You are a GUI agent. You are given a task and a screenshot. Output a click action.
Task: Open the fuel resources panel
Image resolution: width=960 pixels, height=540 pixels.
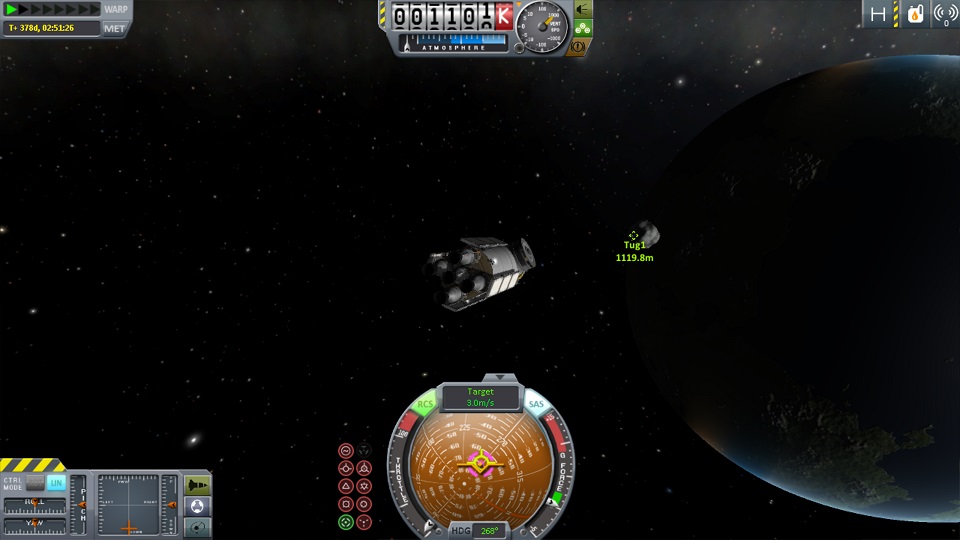point(914,14)
